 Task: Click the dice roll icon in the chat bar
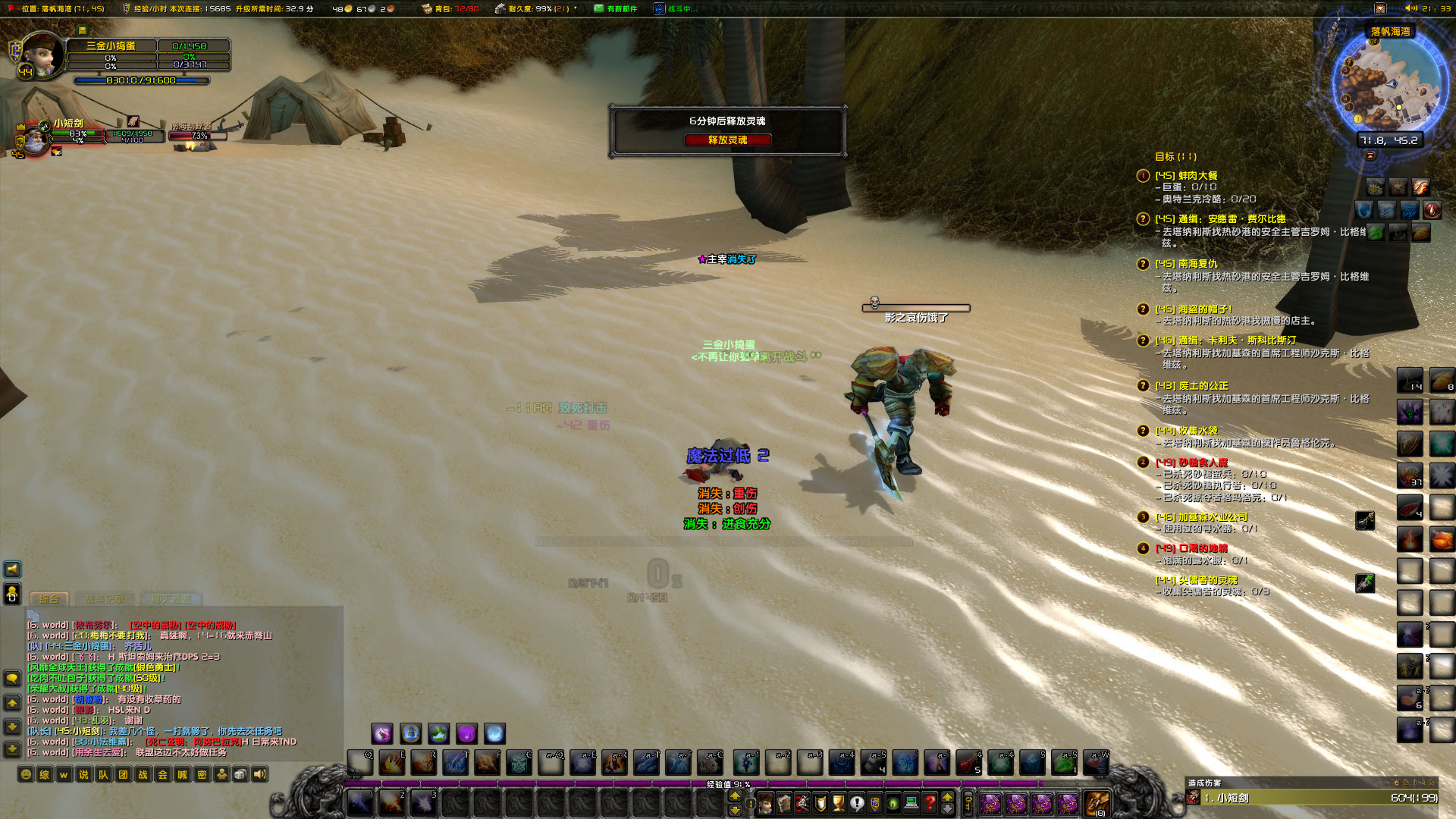tap(240, 775)
